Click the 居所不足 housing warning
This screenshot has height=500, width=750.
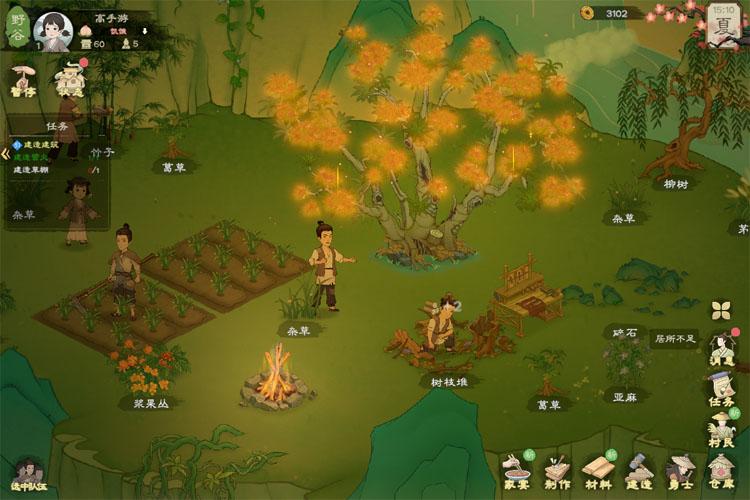click(x=673, y=339)
